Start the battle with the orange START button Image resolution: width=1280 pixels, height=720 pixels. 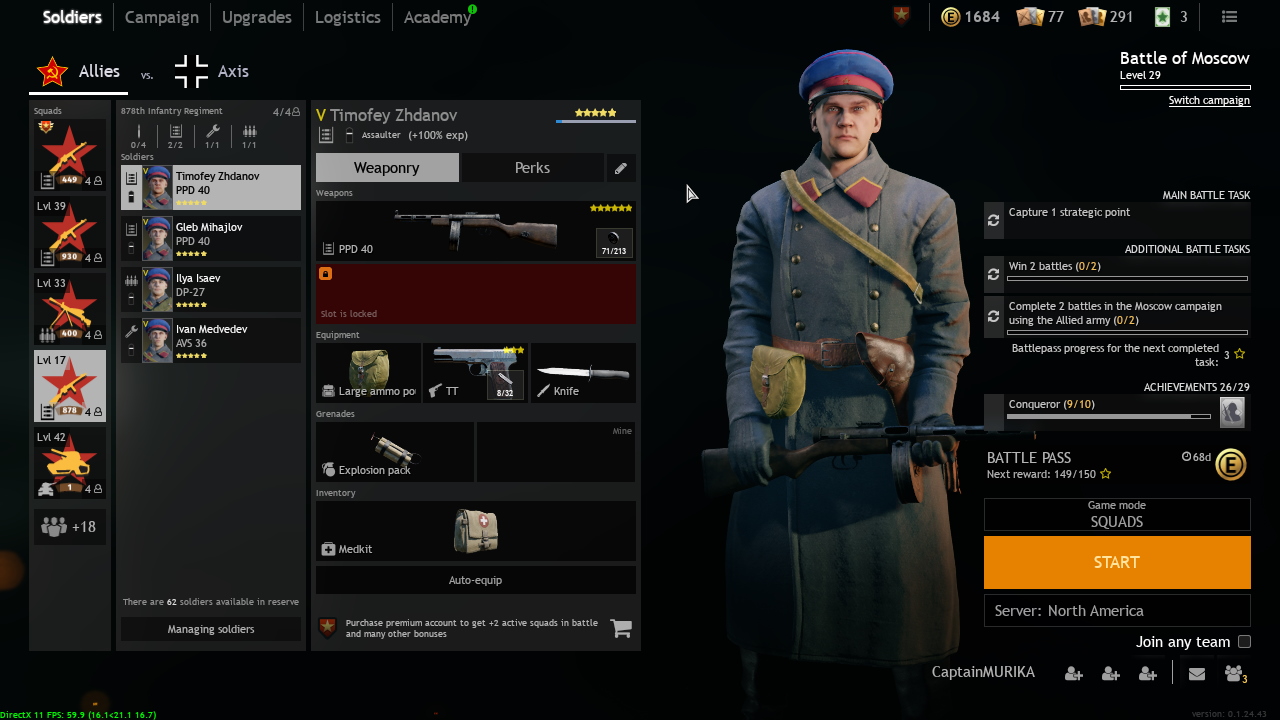[1116, 562]
